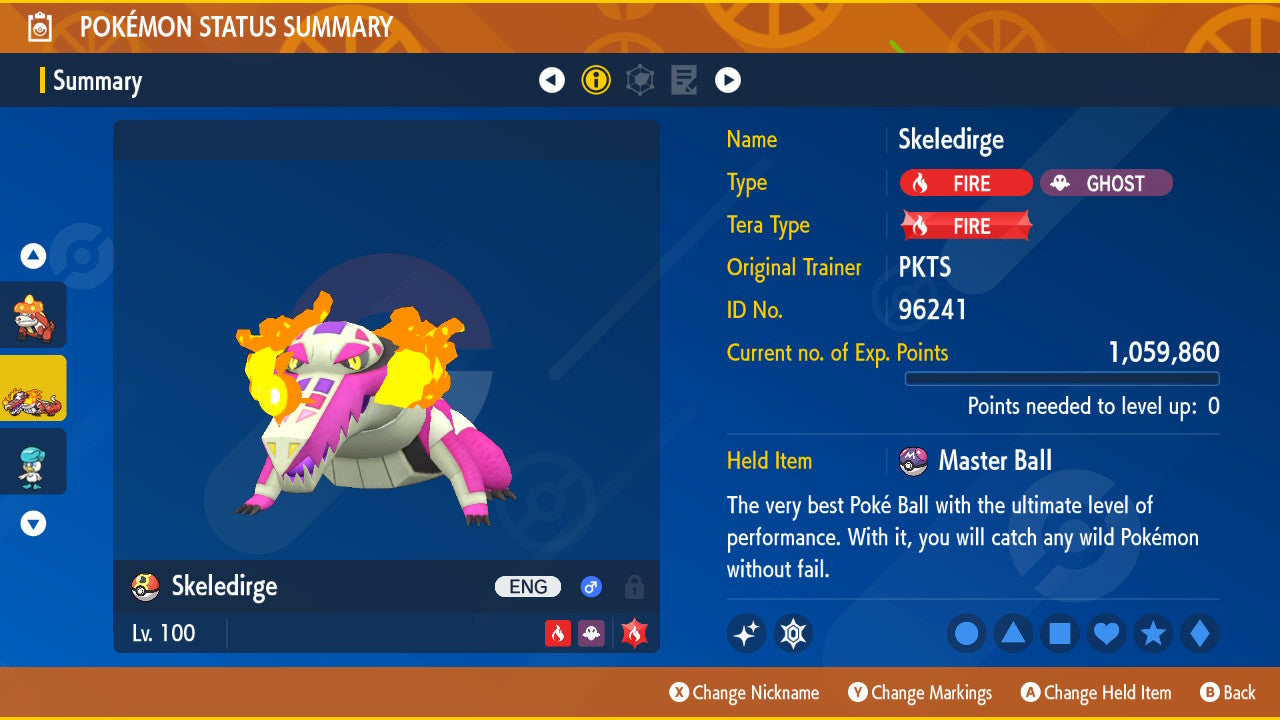Toggle the star marking

(1152, 633)
